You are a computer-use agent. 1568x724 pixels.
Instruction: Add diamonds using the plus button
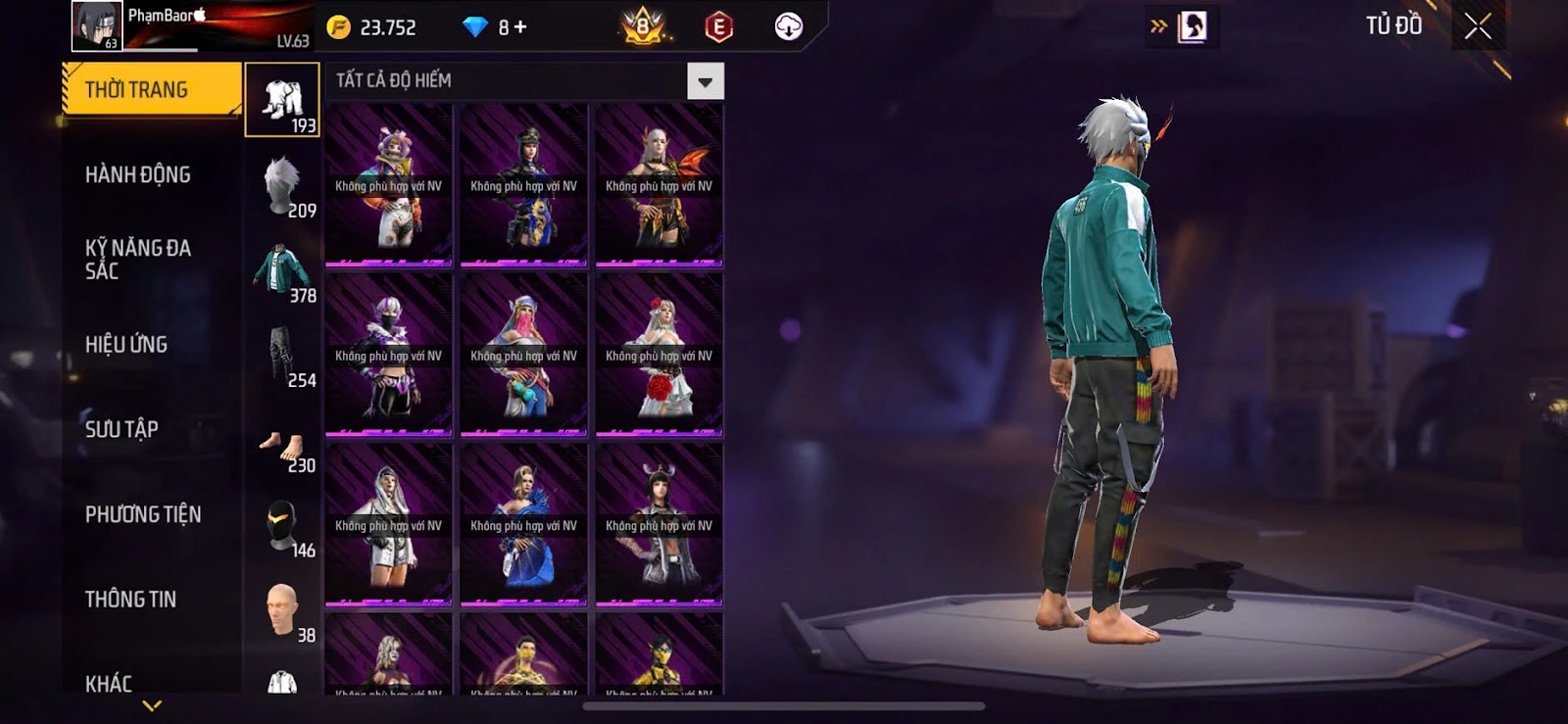(520, 27)
